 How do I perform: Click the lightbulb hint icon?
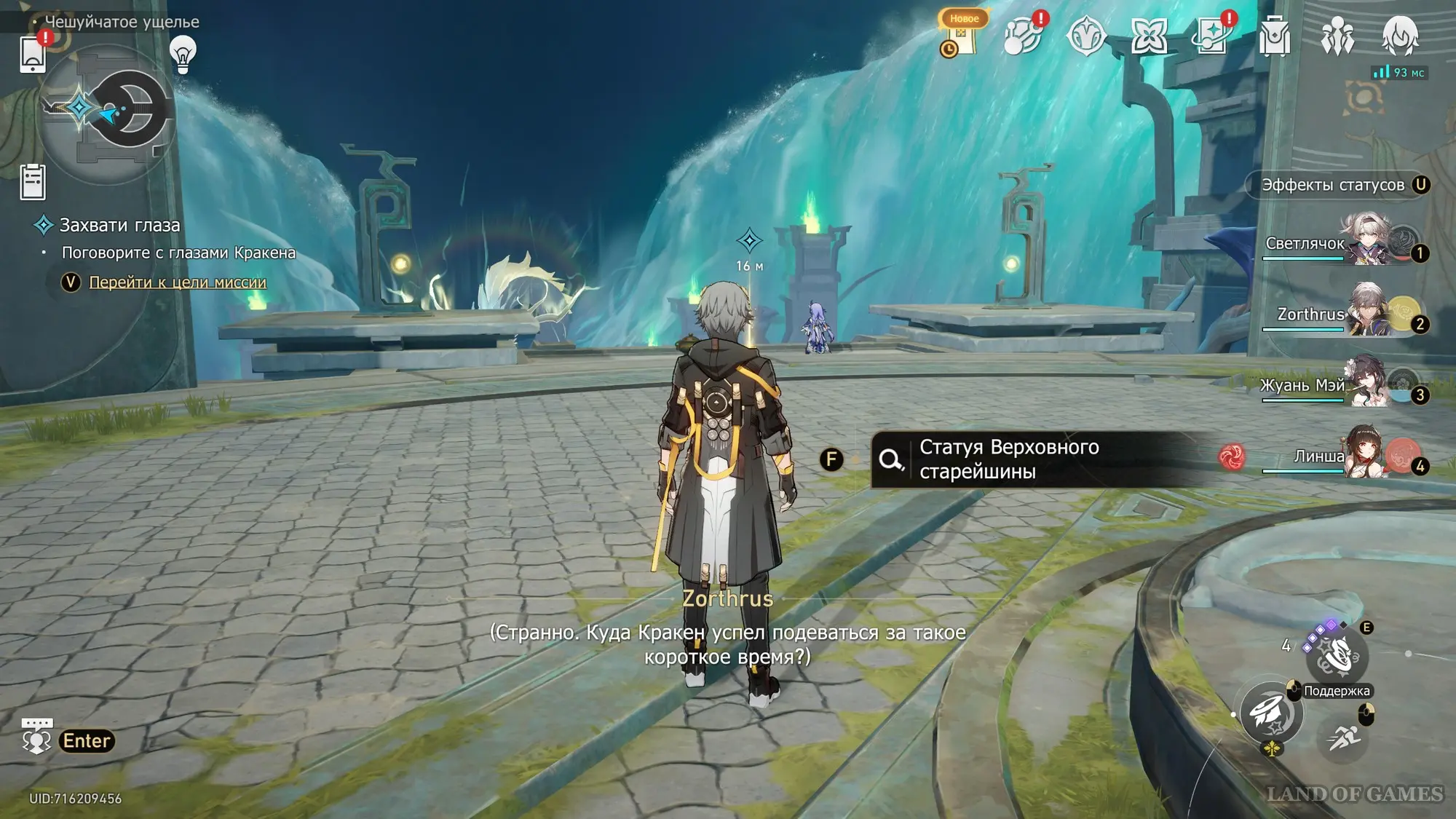(x=183, y=54)
